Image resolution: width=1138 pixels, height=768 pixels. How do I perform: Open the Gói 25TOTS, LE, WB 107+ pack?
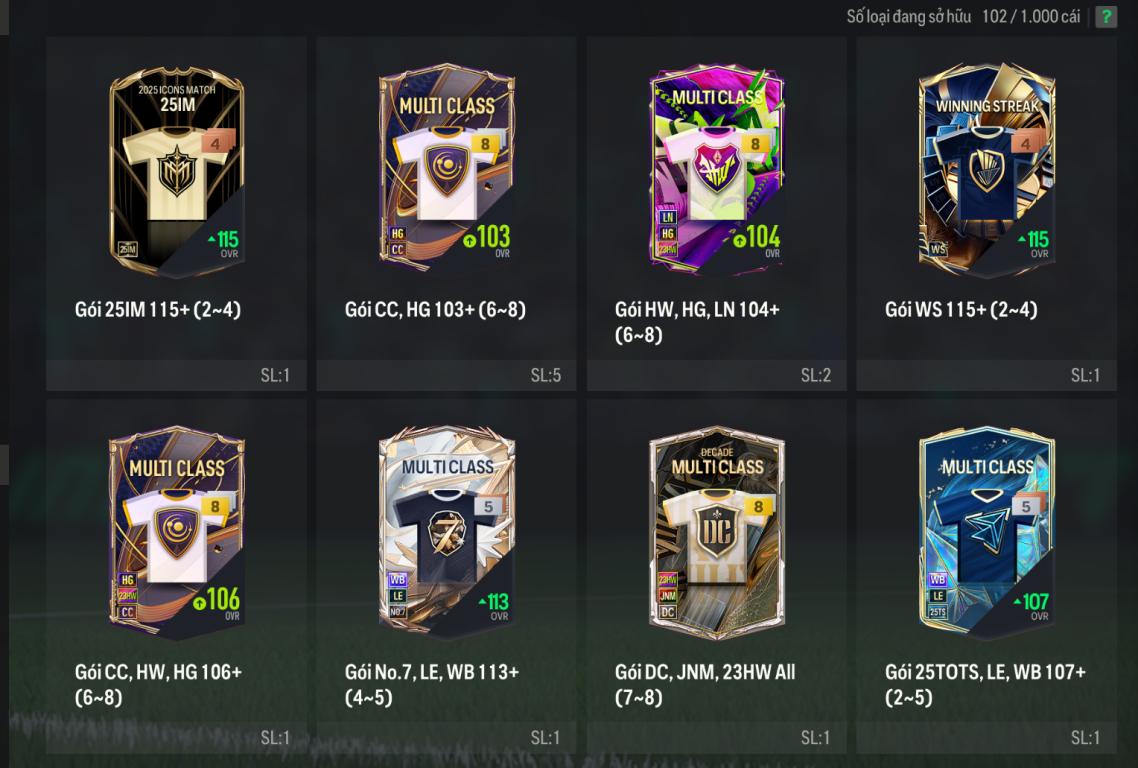(x=986, y=535)
